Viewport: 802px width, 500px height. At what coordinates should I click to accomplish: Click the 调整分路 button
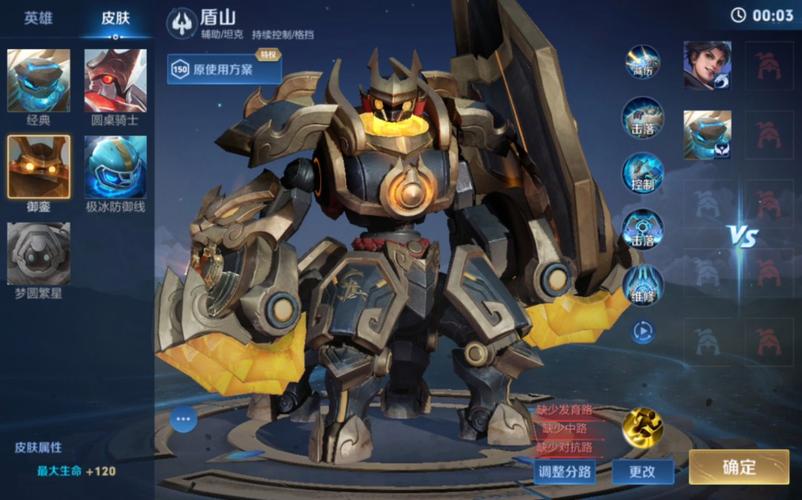pos(565,471)
